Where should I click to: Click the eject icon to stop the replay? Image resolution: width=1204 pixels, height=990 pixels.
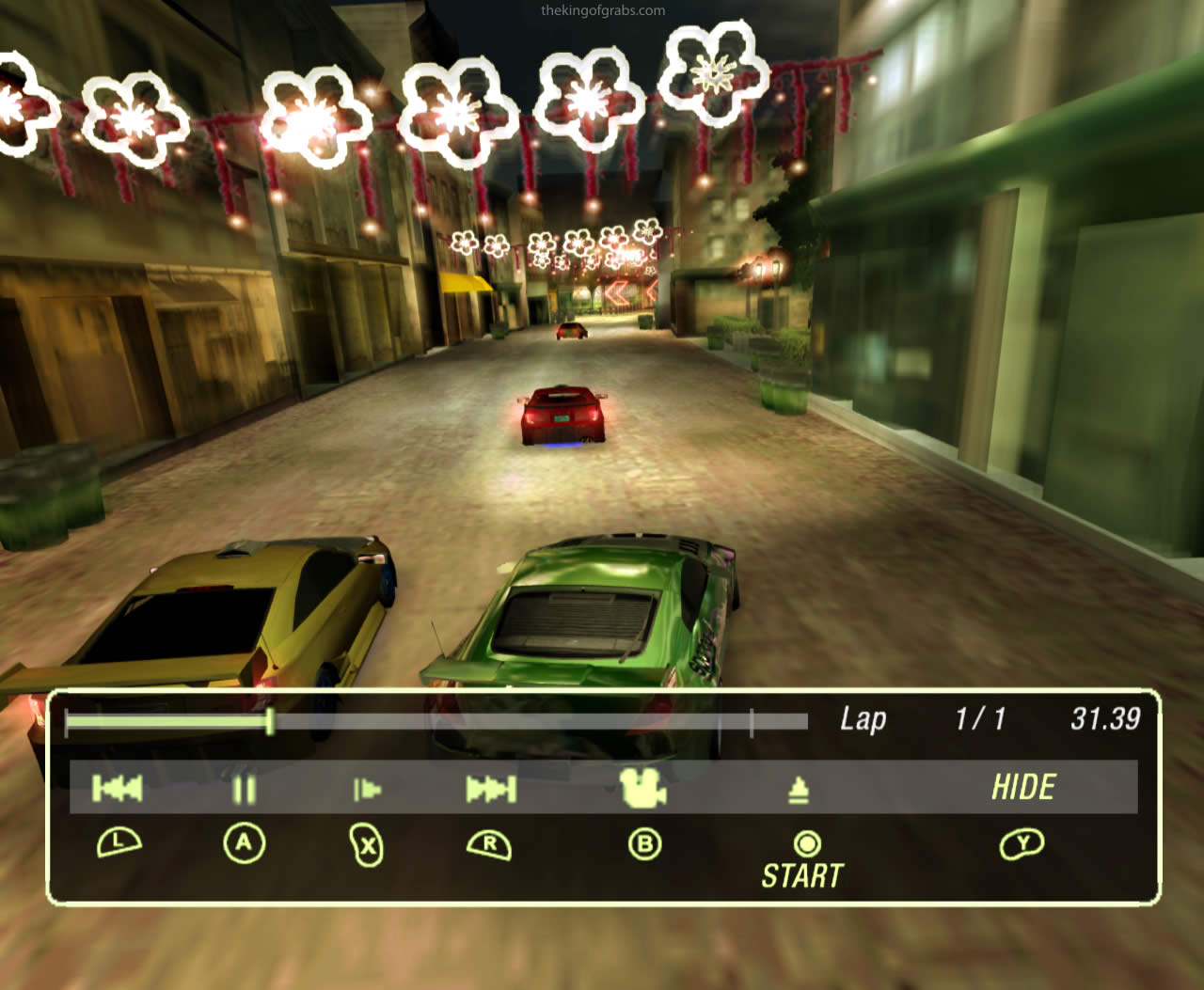tap(799, 790)
